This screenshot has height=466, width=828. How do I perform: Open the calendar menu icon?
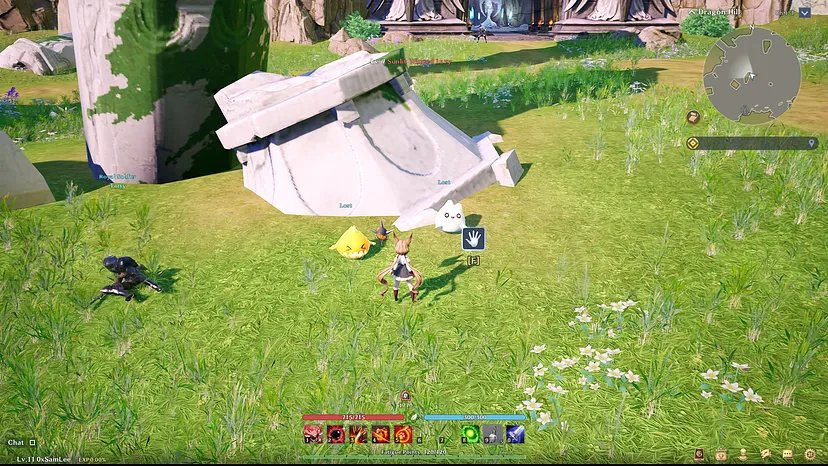click(x=720, y=455)
